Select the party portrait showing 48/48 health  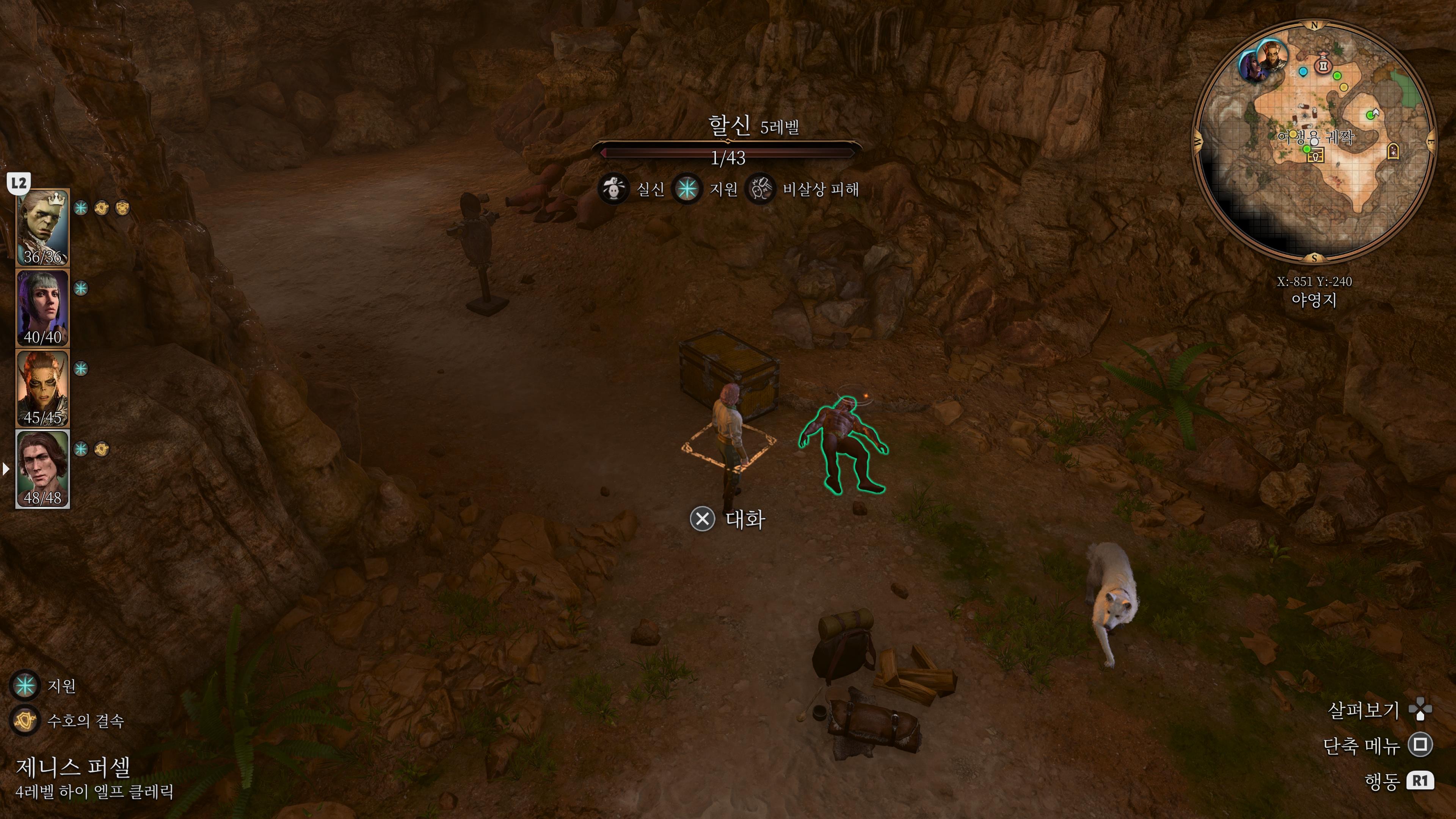[42, 469]
